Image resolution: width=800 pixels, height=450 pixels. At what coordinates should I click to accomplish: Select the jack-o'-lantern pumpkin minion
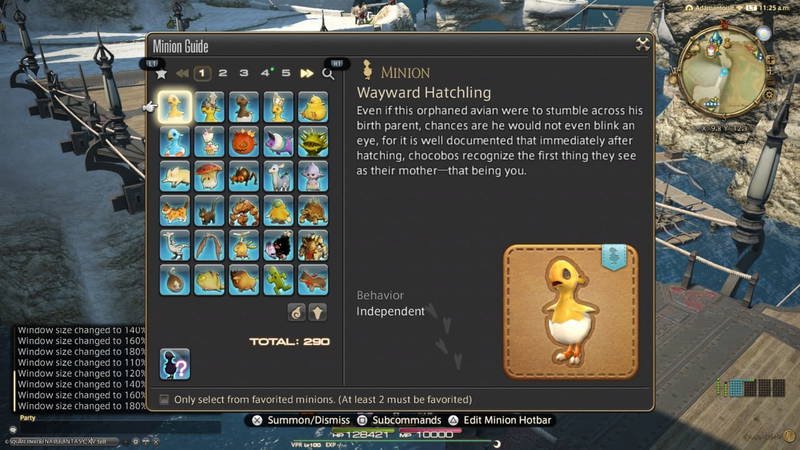pyautogui.click(x=244, y=142)
